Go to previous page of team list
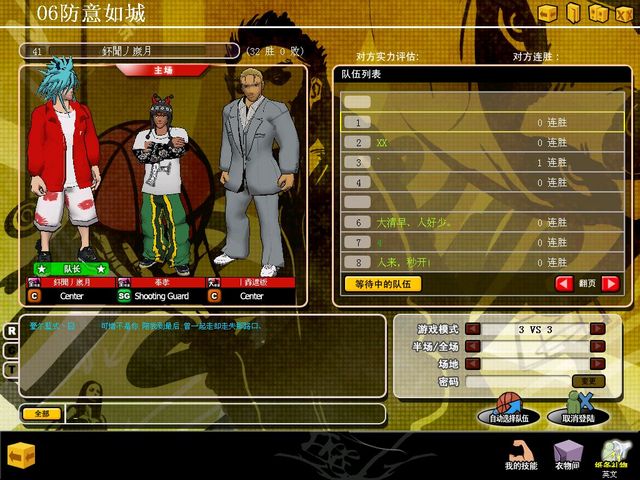Screen dimensions: 640x480 coord(565,284)
